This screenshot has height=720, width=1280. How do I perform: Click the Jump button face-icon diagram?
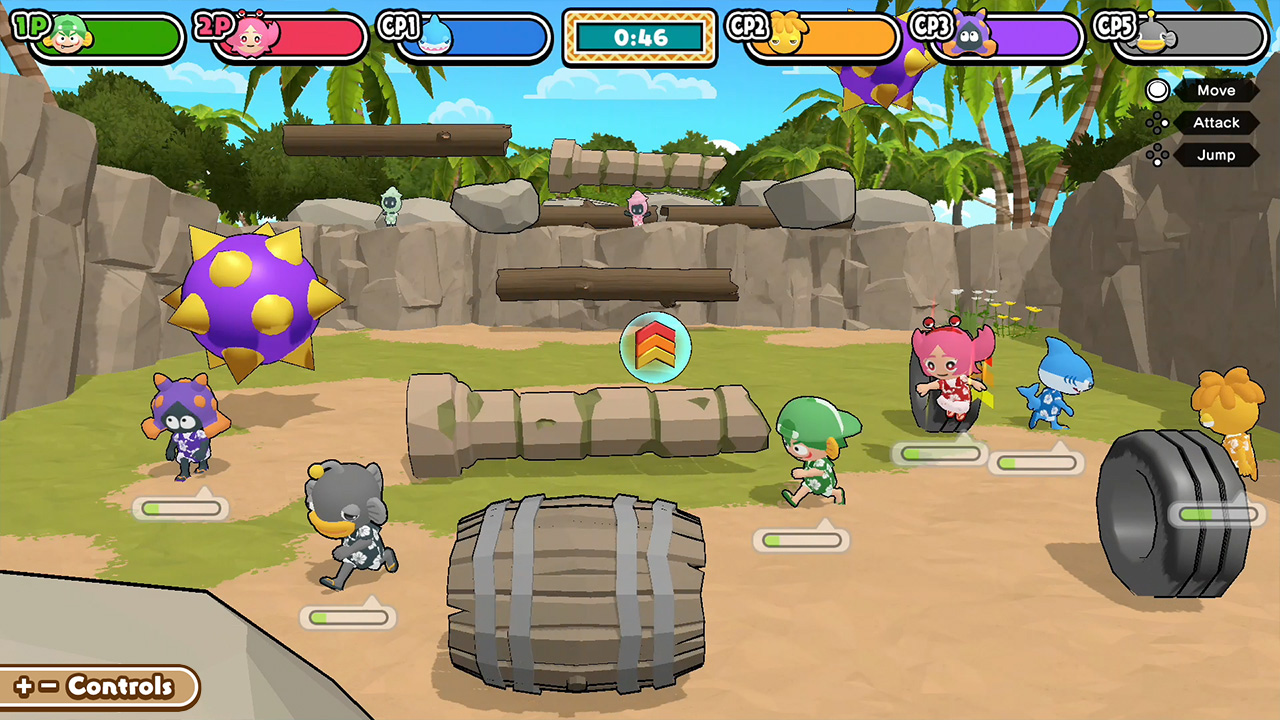pyautogui.click(x=1157, y=155)
